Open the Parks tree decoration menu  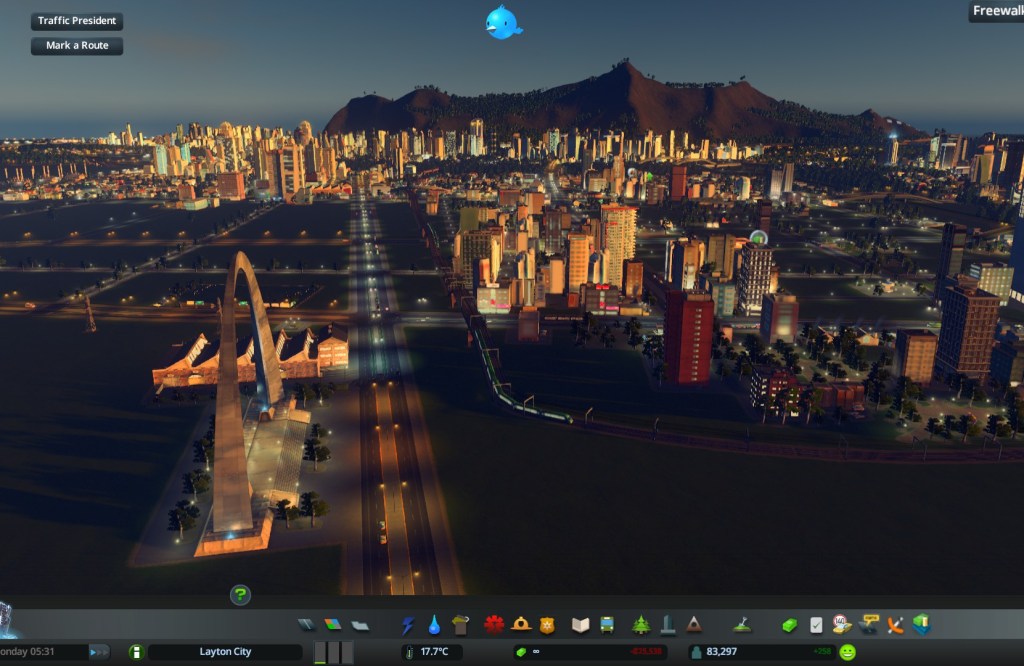pos(641,625)
